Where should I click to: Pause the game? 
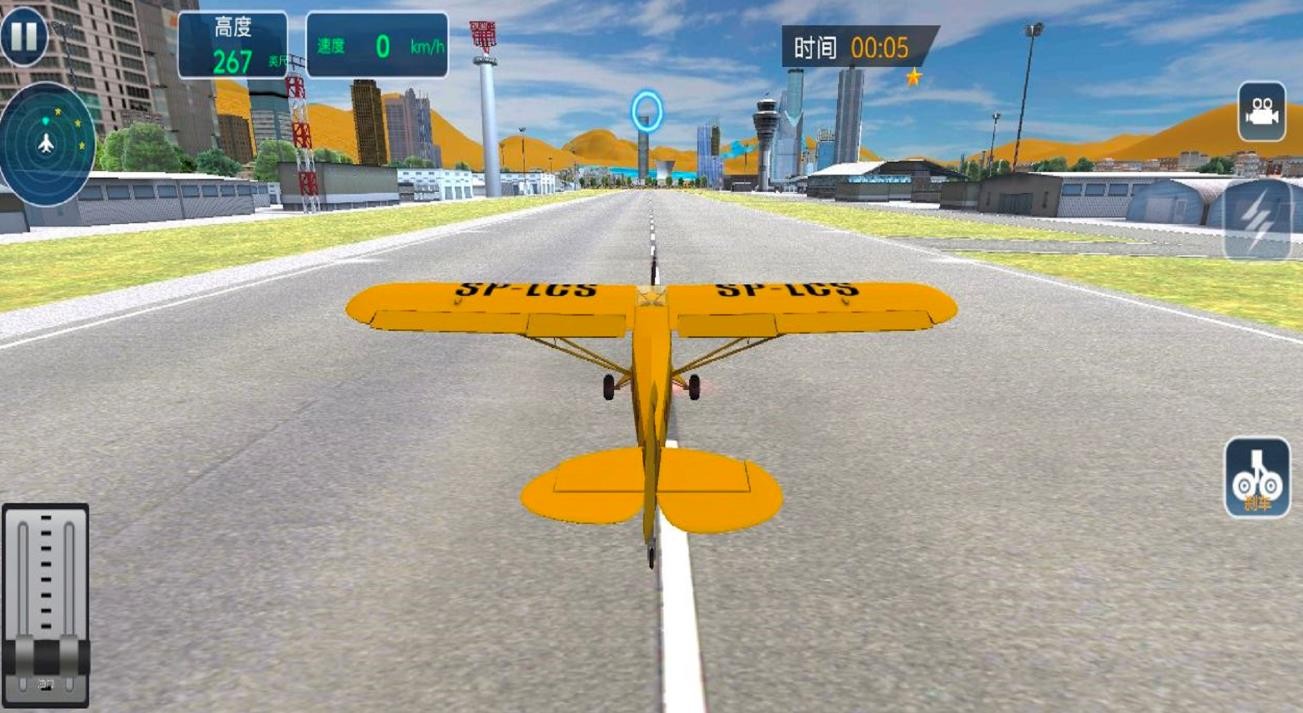[x=24, y=37]
